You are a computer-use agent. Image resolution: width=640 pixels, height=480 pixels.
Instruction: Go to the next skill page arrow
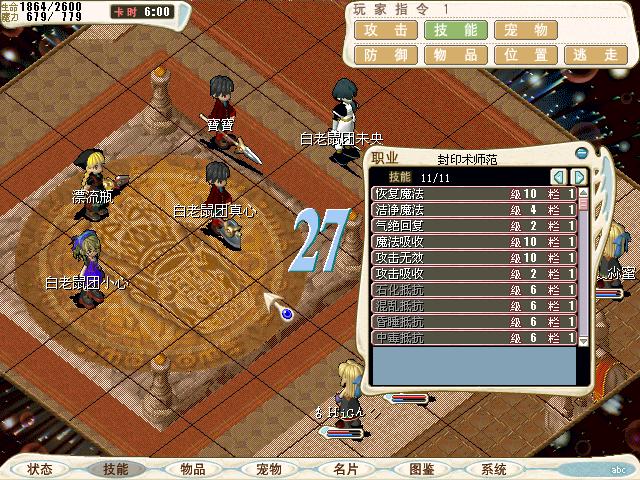point(578,176)
